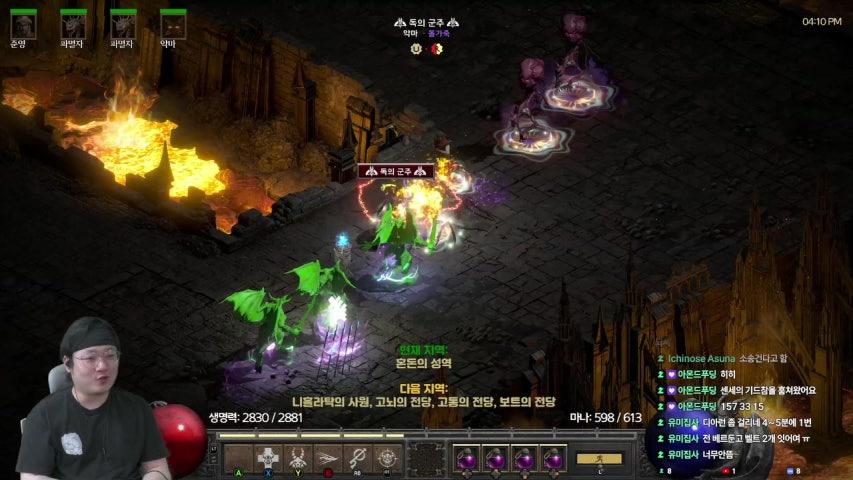Use the horned skull skill
Image resolution: width=853 pixels, height=480 pixels.
tap(299, 457)
